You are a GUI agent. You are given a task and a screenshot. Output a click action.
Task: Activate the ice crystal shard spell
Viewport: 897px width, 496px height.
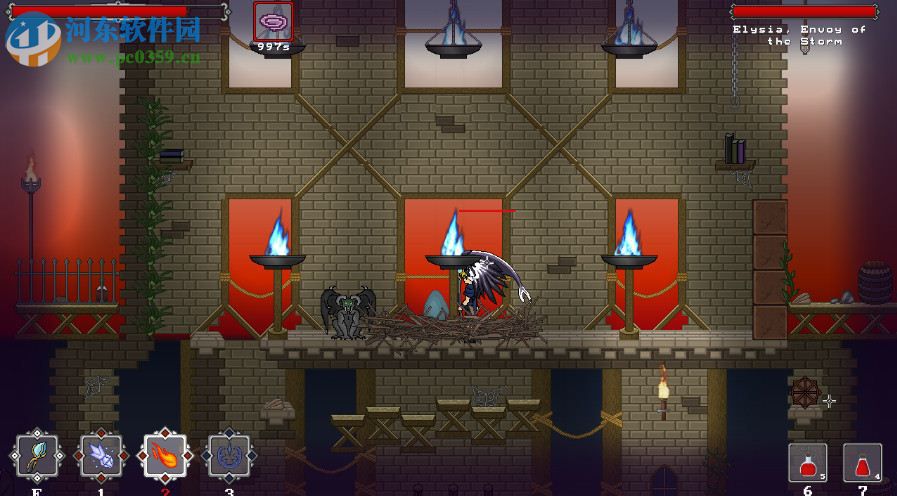pos(101,458)
